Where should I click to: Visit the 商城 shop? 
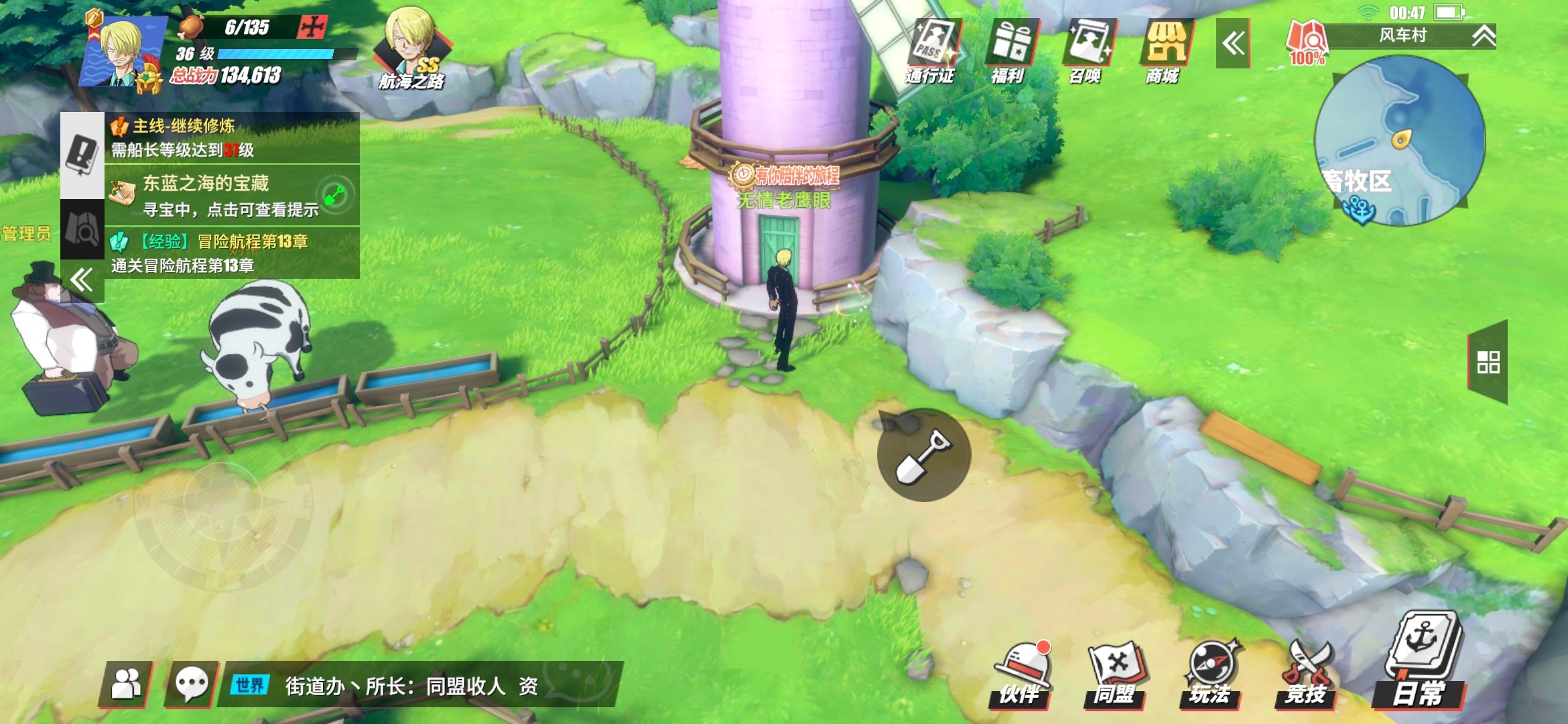(1164, 50)
